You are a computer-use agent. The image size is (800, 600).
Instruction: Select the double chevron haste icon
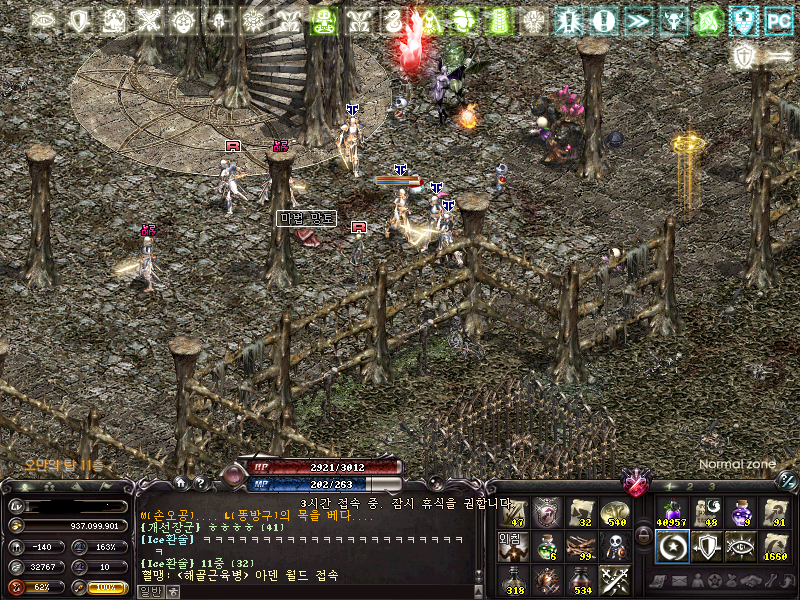[x=637, y=20]
